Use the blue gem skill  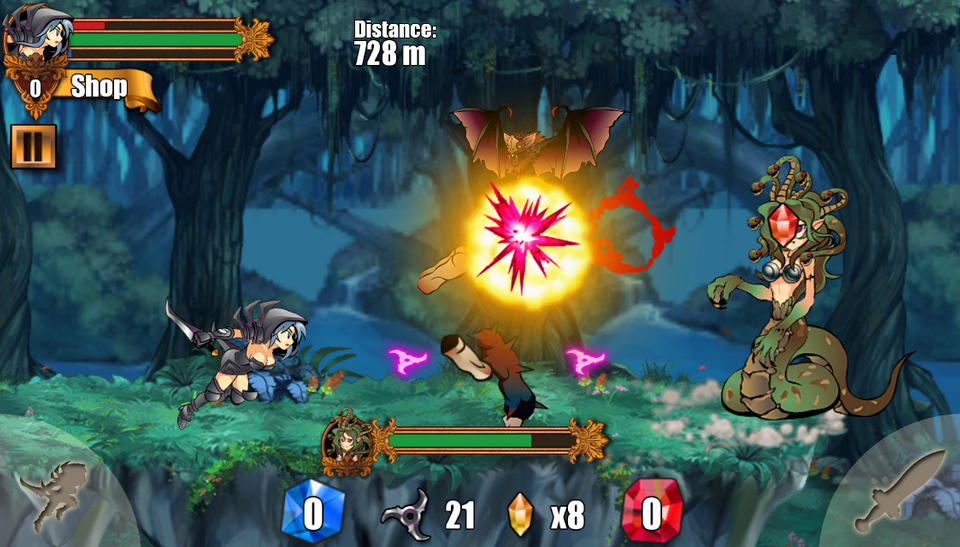[313, 513]
